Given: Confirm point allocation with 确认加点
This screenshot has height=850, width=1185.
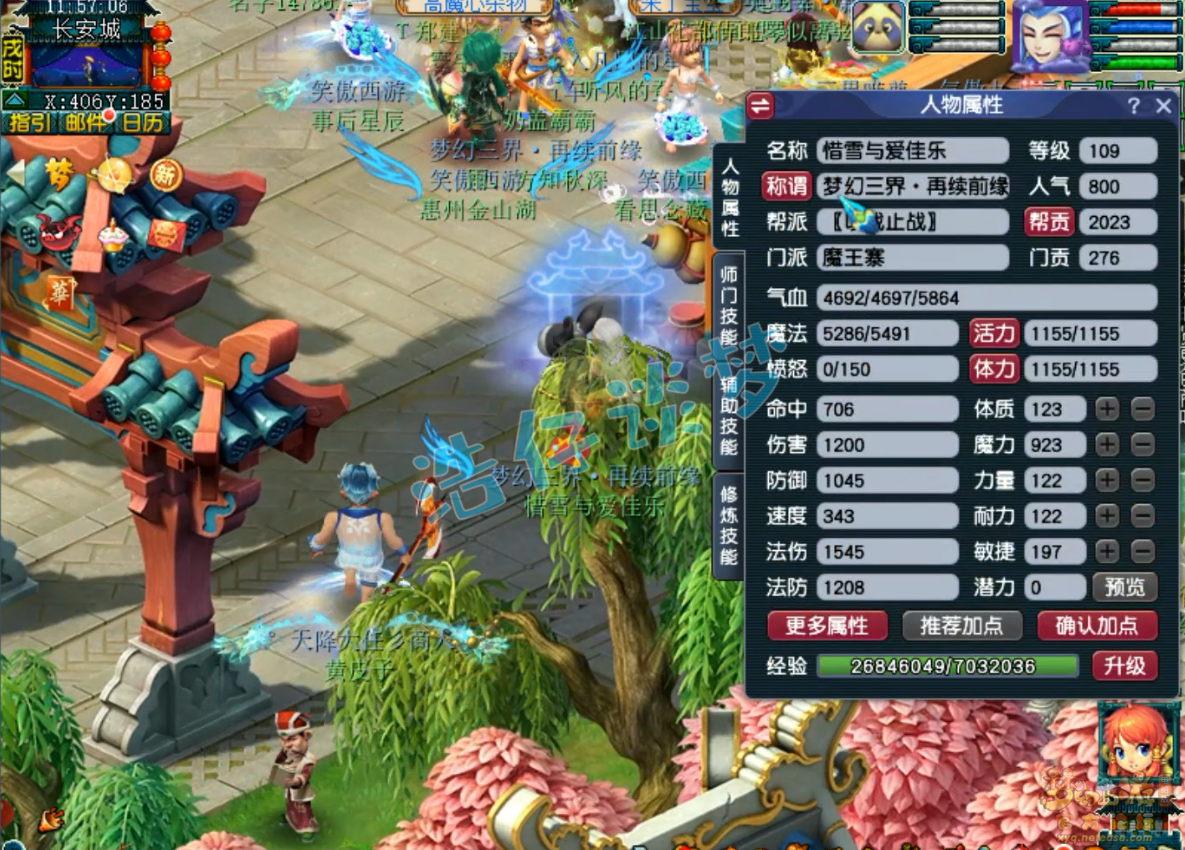Looking at the screenshot, I should (1097, 626).
